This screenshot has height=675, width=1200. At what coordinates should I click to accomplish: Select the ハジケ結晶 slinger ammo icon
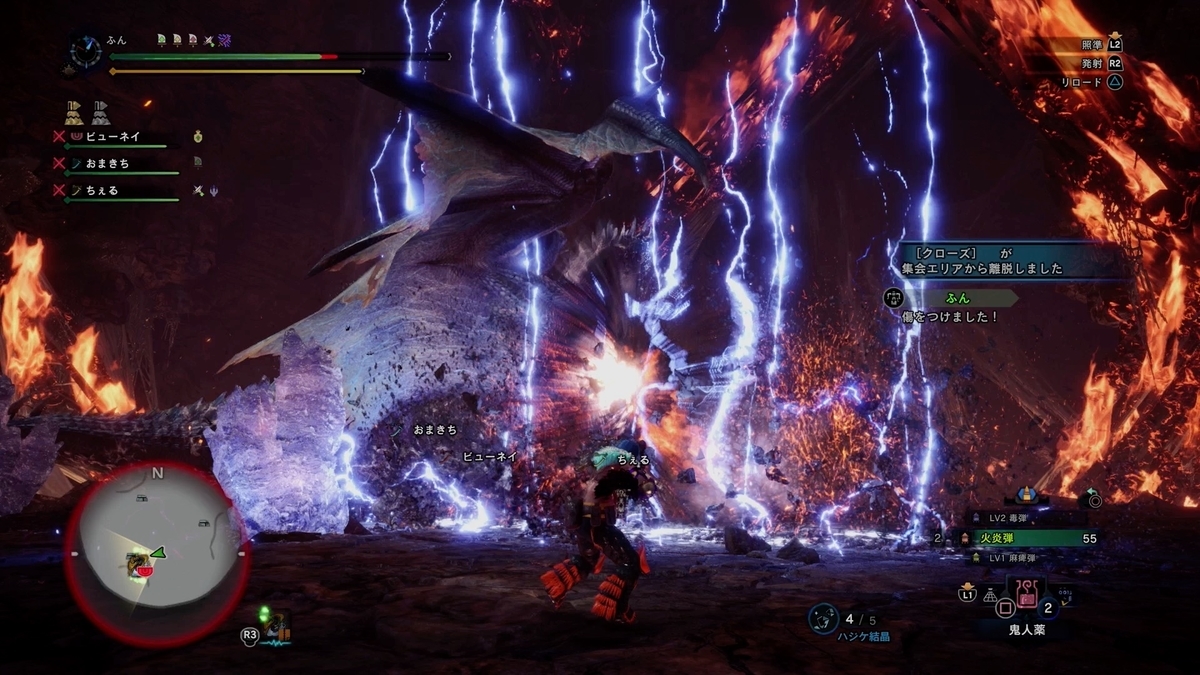coord(823,619)
